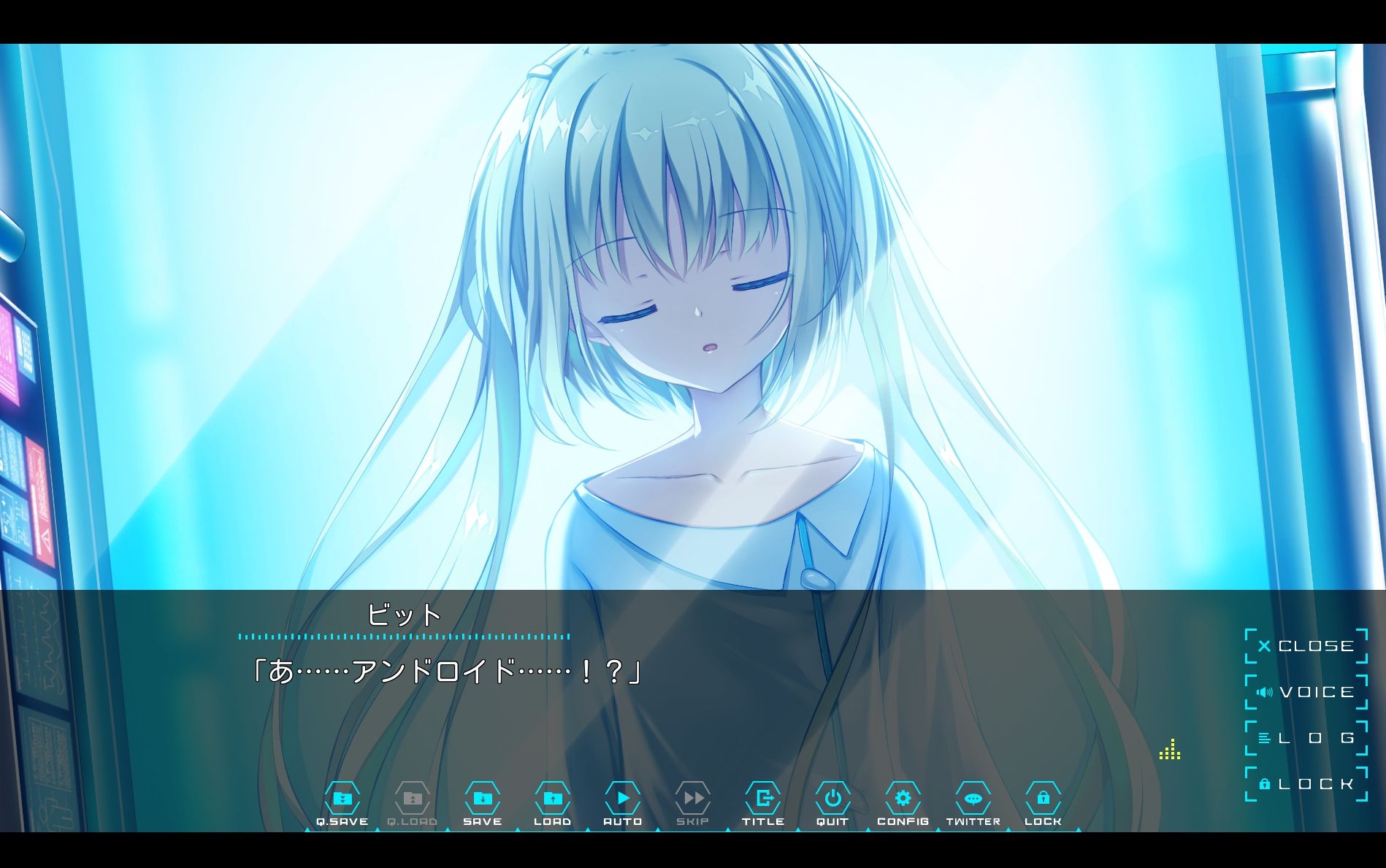Click the QUIT button to exit the game
Image resolution: width=1386 pixels, height=868 pixels.
[x=833, y=801]
